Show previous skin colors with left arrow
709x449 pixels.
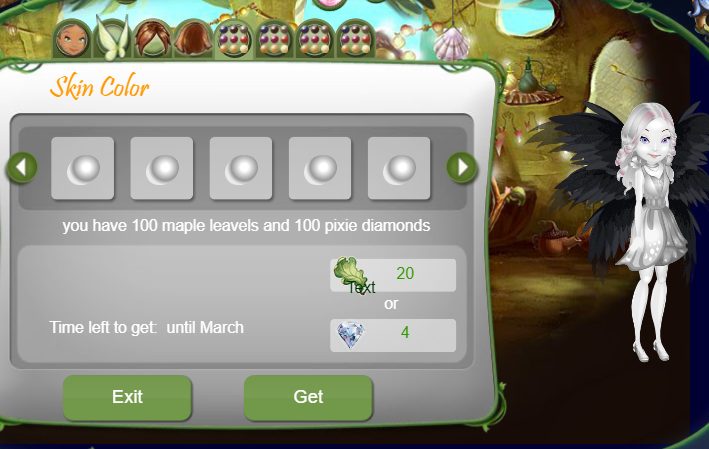(21, 167)
